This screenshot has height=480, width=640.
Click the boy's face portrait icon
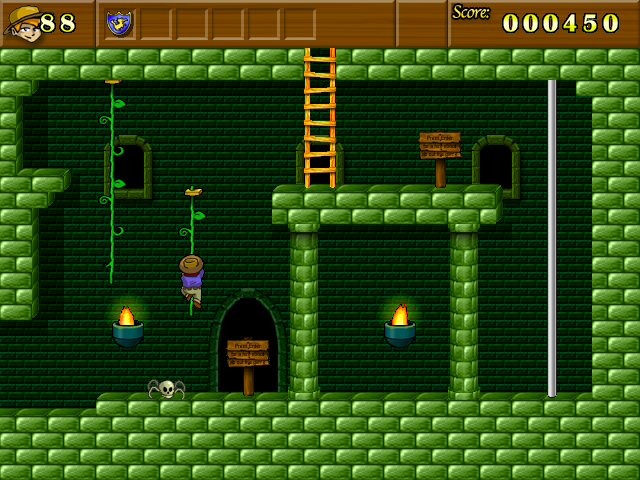pos(22,23)
